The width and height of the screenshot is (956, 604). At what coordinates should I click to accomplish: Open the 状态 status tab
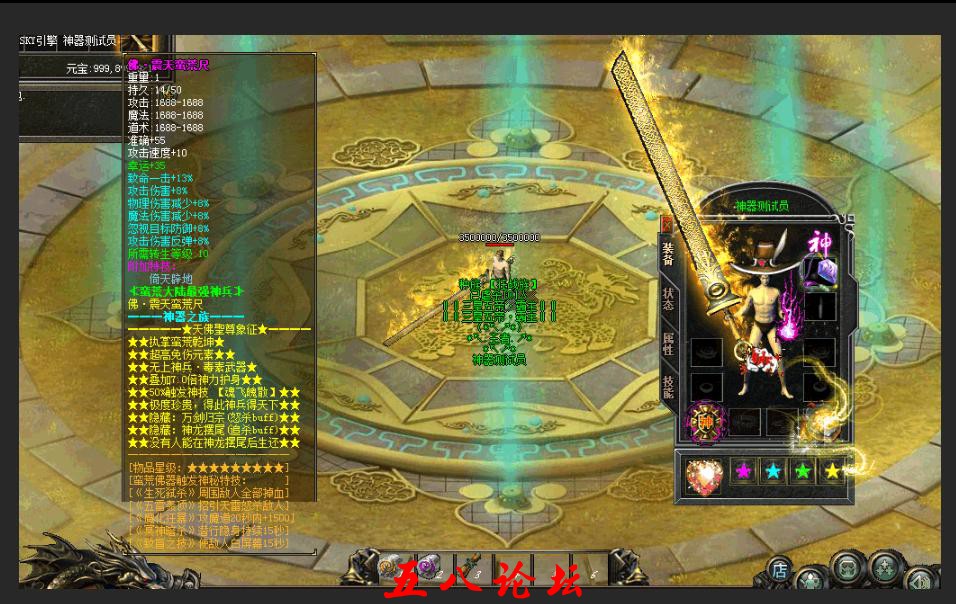point(668,299)
